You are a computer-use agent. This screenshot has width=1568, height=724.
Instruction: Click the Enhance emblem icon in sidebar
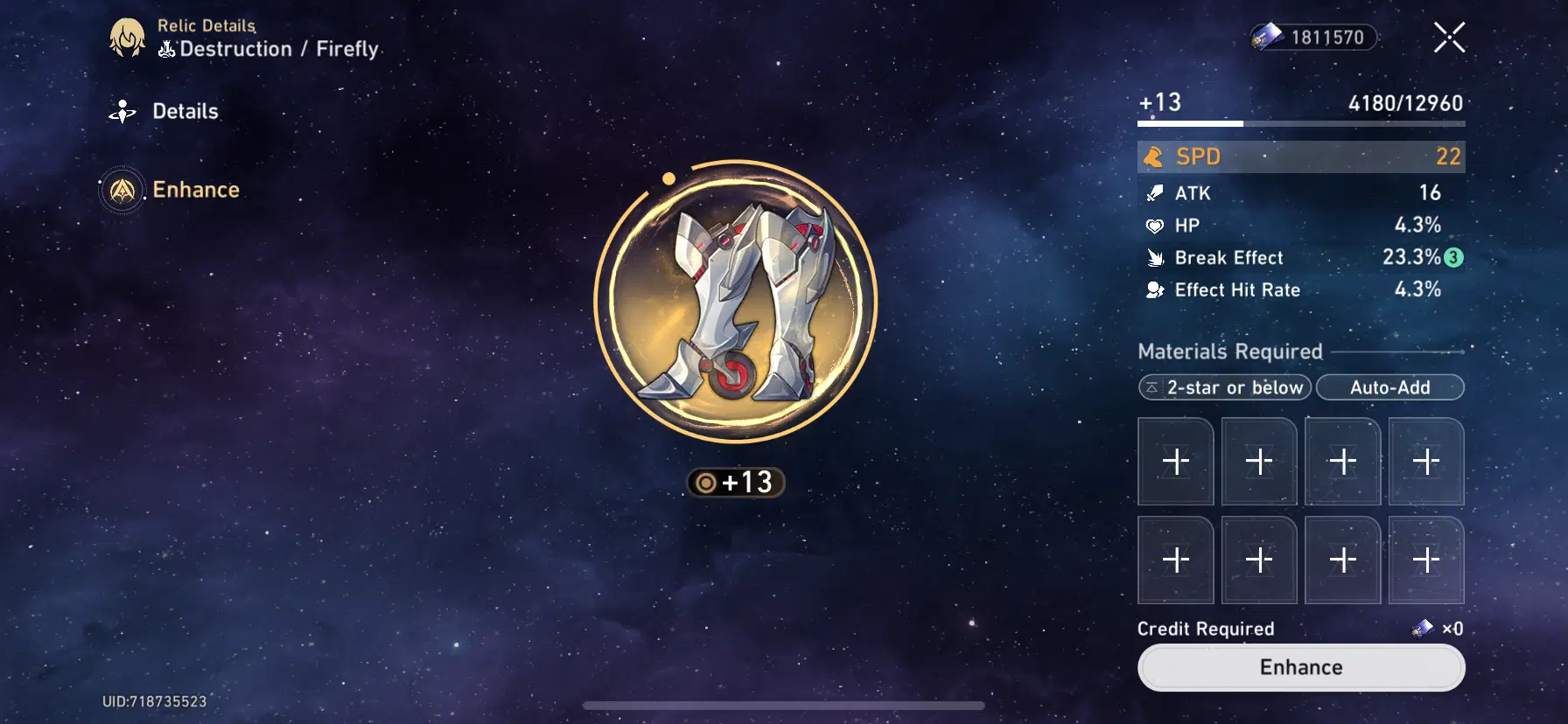coord(123,190)
